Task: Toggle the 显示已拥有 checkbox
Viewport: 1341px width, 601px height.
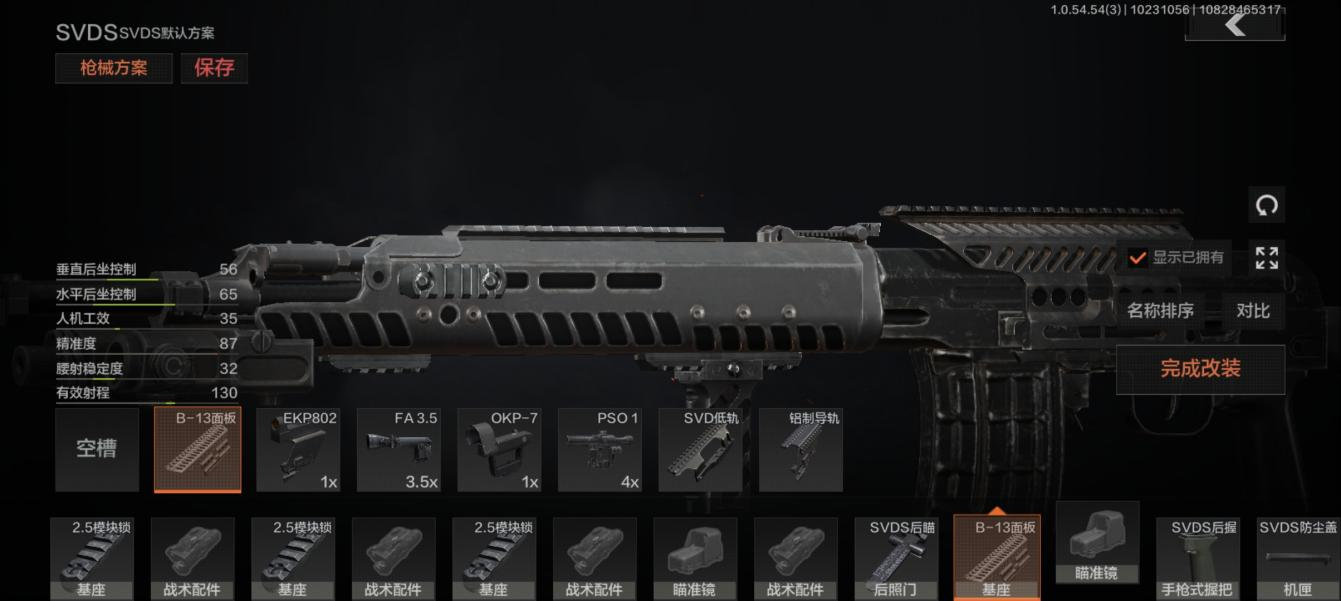Action: [x=1138, y=258]
